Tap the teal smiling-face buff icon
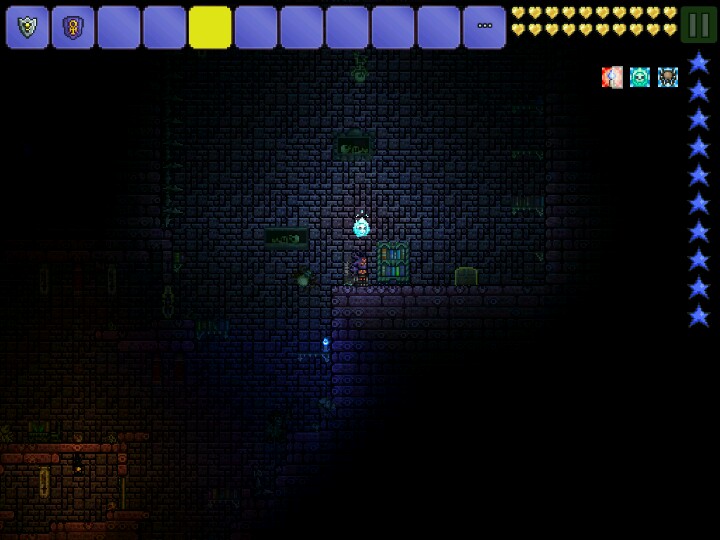This screenshot has height=540, width=720. 640,77
